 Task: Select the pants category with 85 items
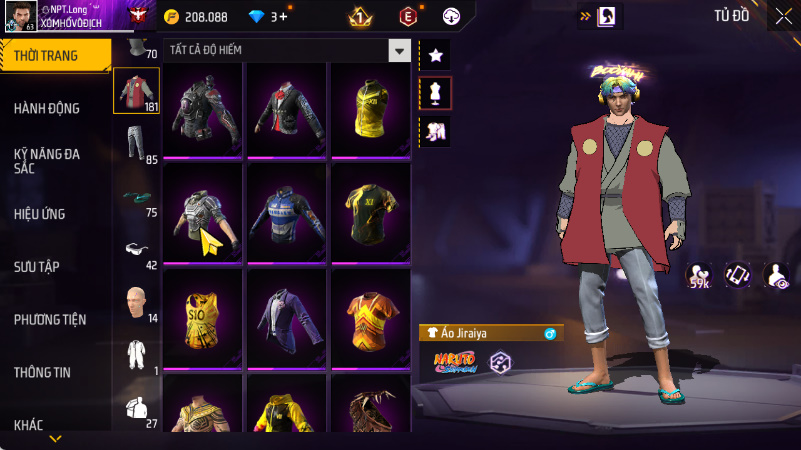point(137,144)
